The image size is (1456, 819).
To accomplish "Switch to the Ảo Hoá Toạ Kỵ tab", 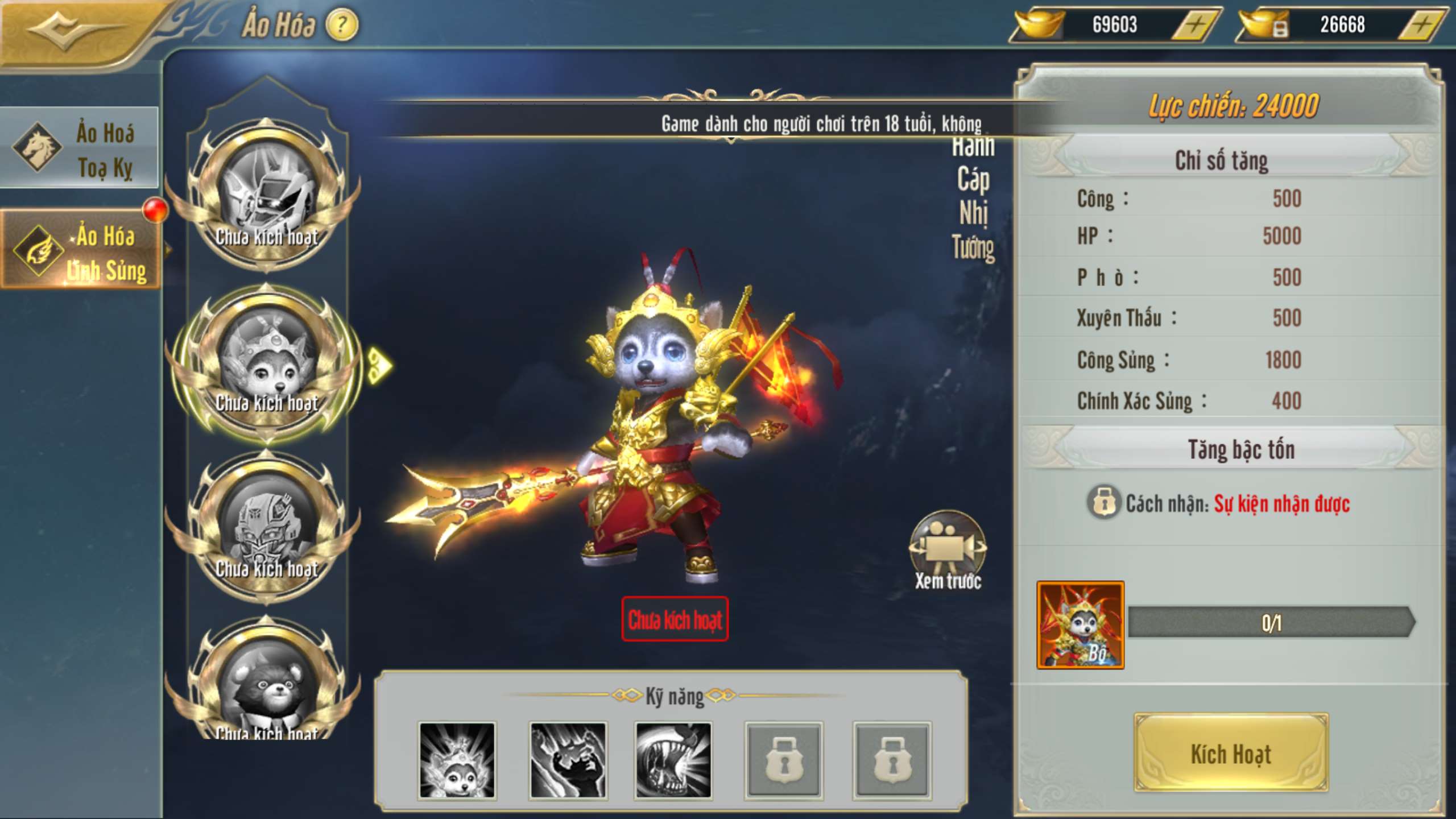I will click(x=80, y=149).
